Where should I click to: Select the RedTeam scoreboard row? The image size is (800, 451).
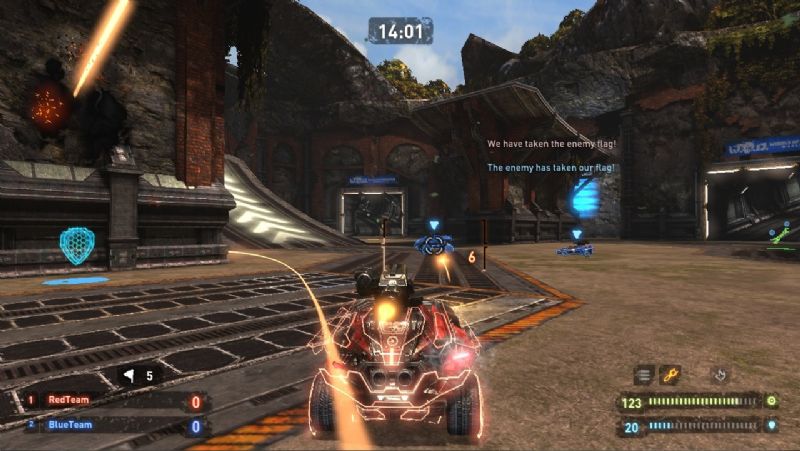(113, 401)
